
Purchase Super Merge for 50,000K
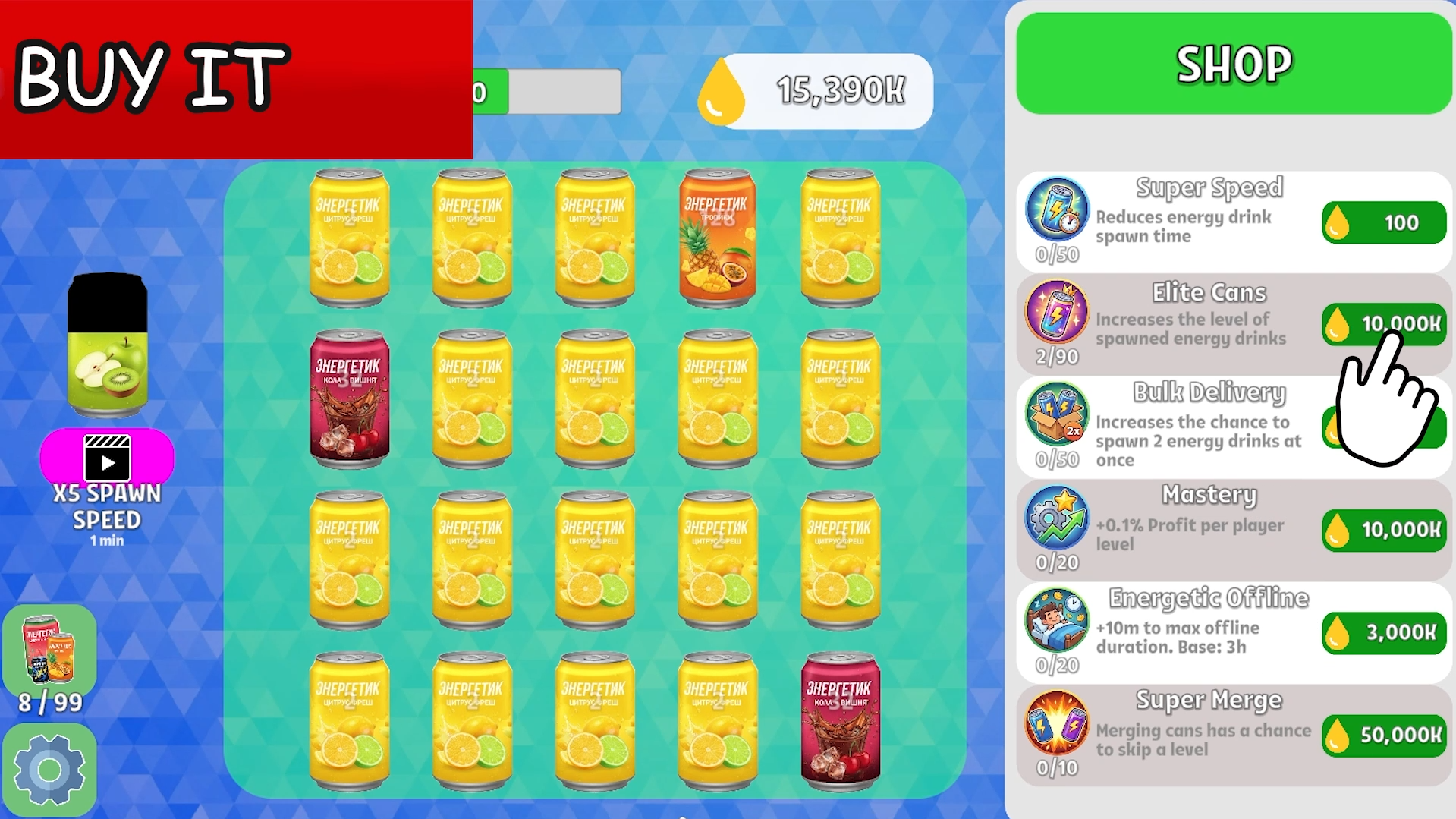[1383, 734]
